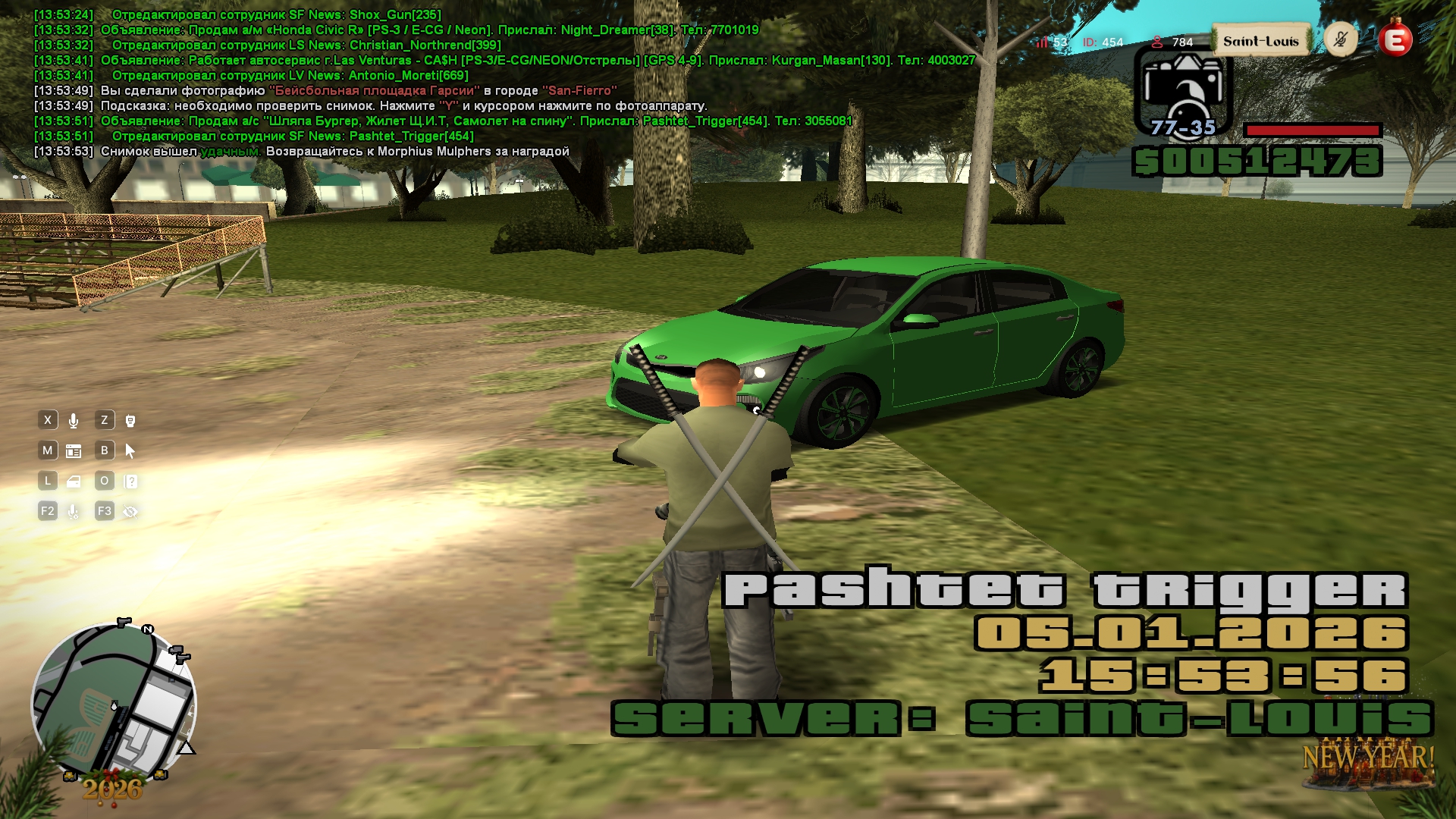Toggle the crossed-out eye HUD visibility icon
This screenshot has height=819, width=1456.
[130, 512]
